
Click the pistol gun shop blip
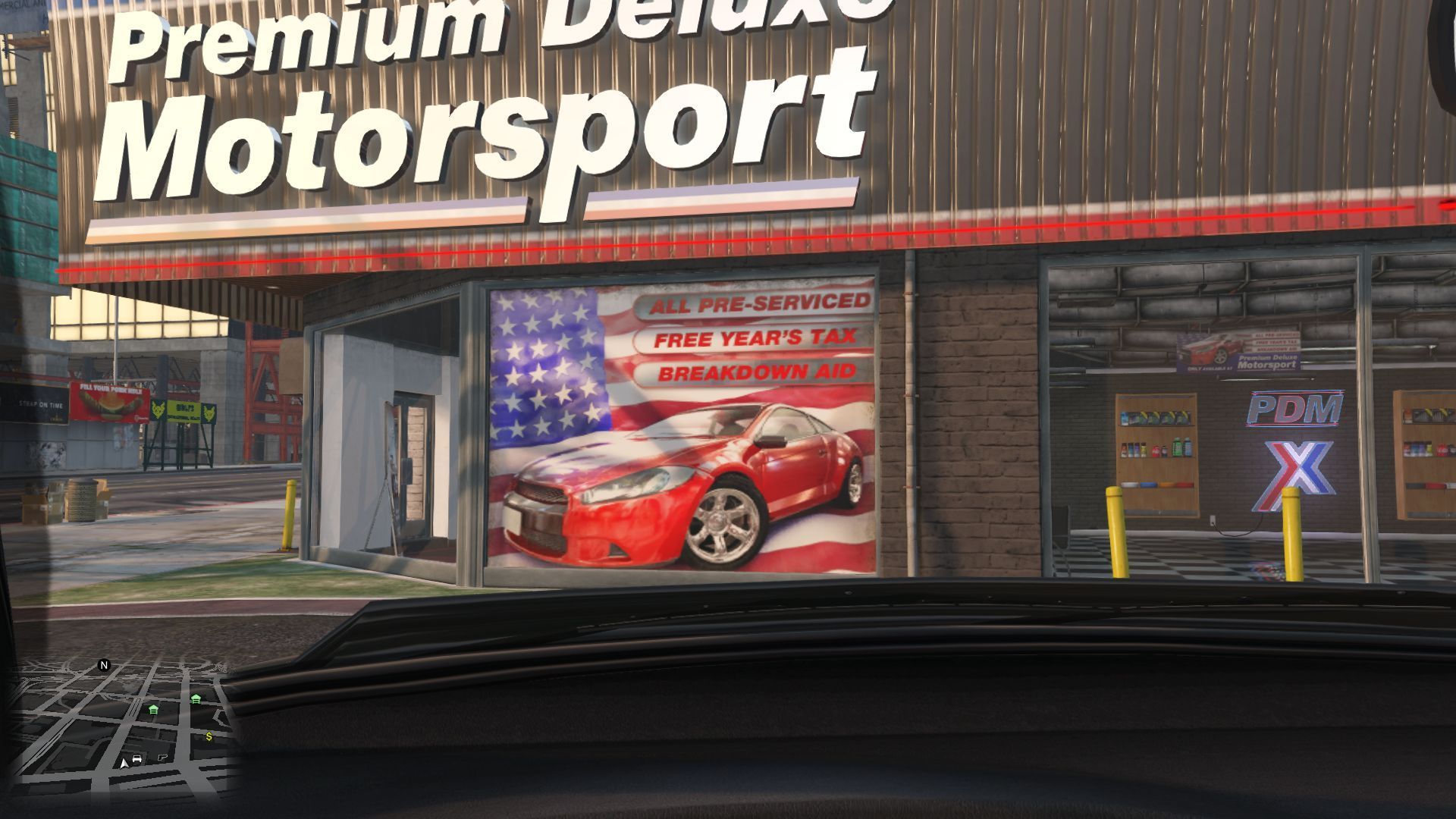[x=161, y=758]
